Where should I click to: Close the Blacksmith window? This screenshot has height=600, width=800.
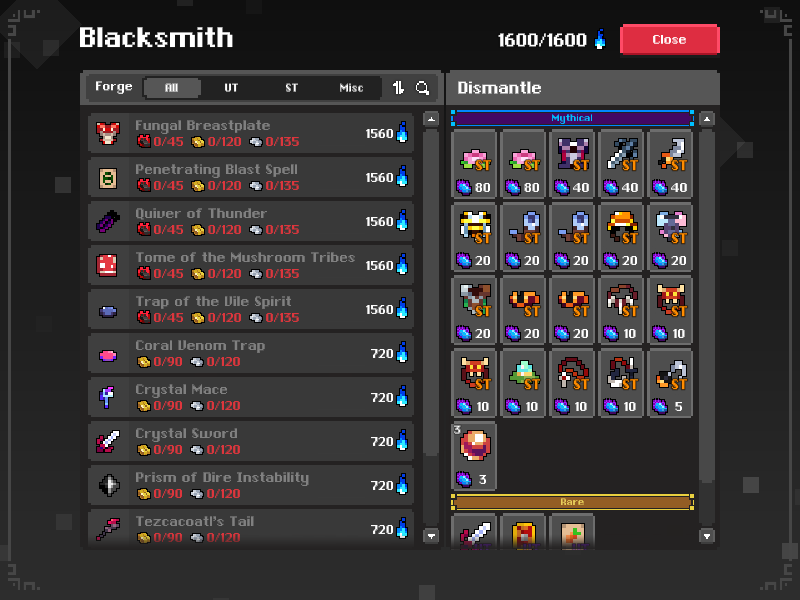coord(669,40)
